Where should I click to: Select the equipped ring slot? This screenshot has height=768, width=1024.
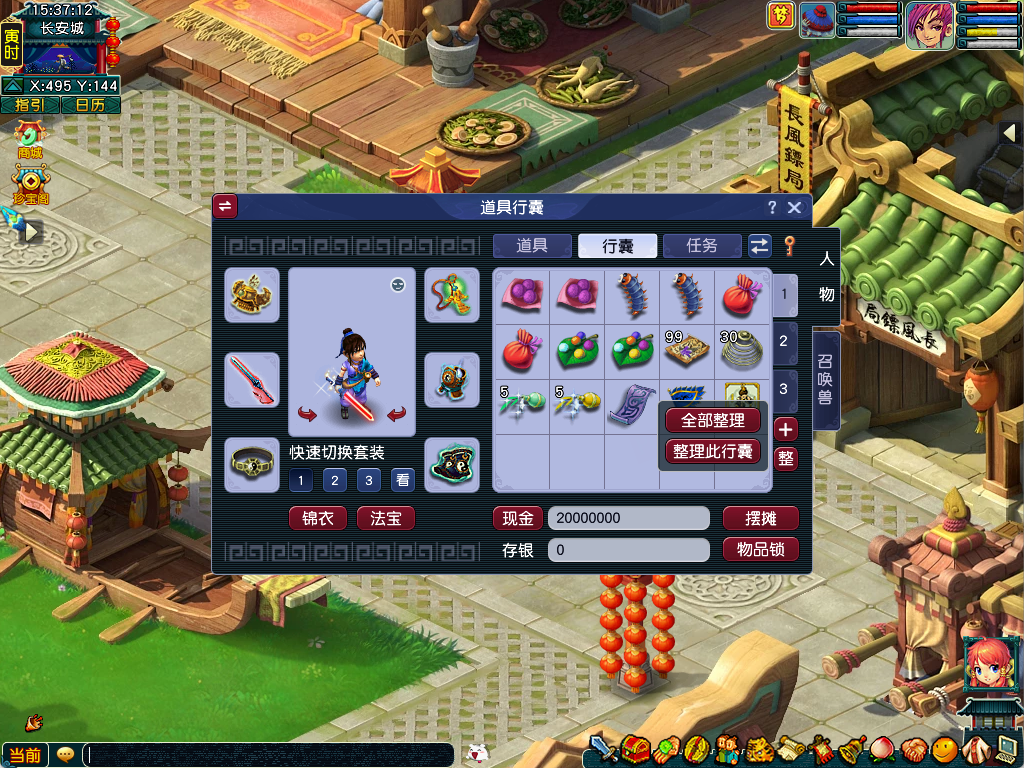pyautogui.click(x=251, y=464)
